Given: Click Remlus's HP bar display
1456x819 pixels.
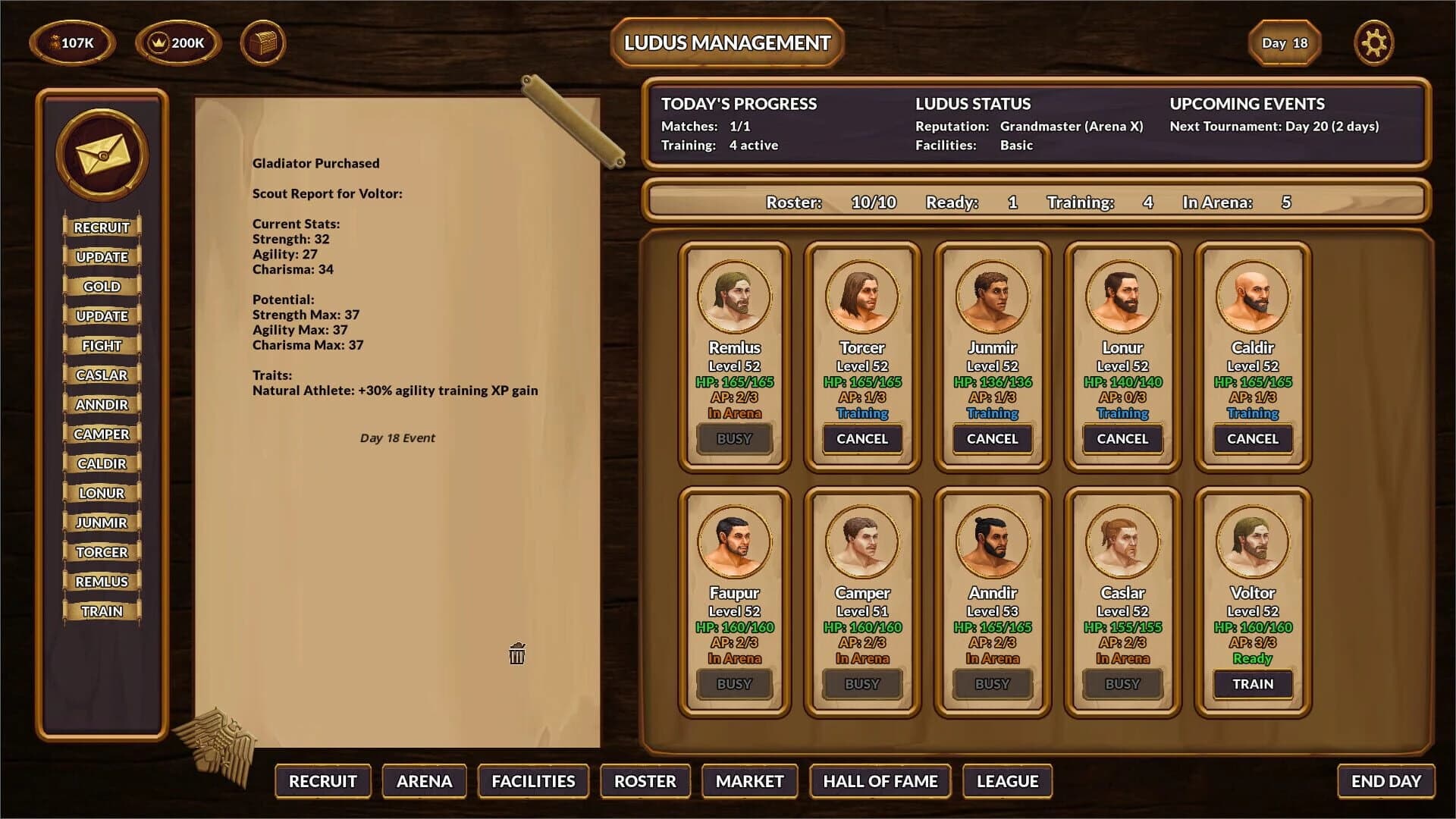Looking at the screenshot, I should tap(734, 383).
